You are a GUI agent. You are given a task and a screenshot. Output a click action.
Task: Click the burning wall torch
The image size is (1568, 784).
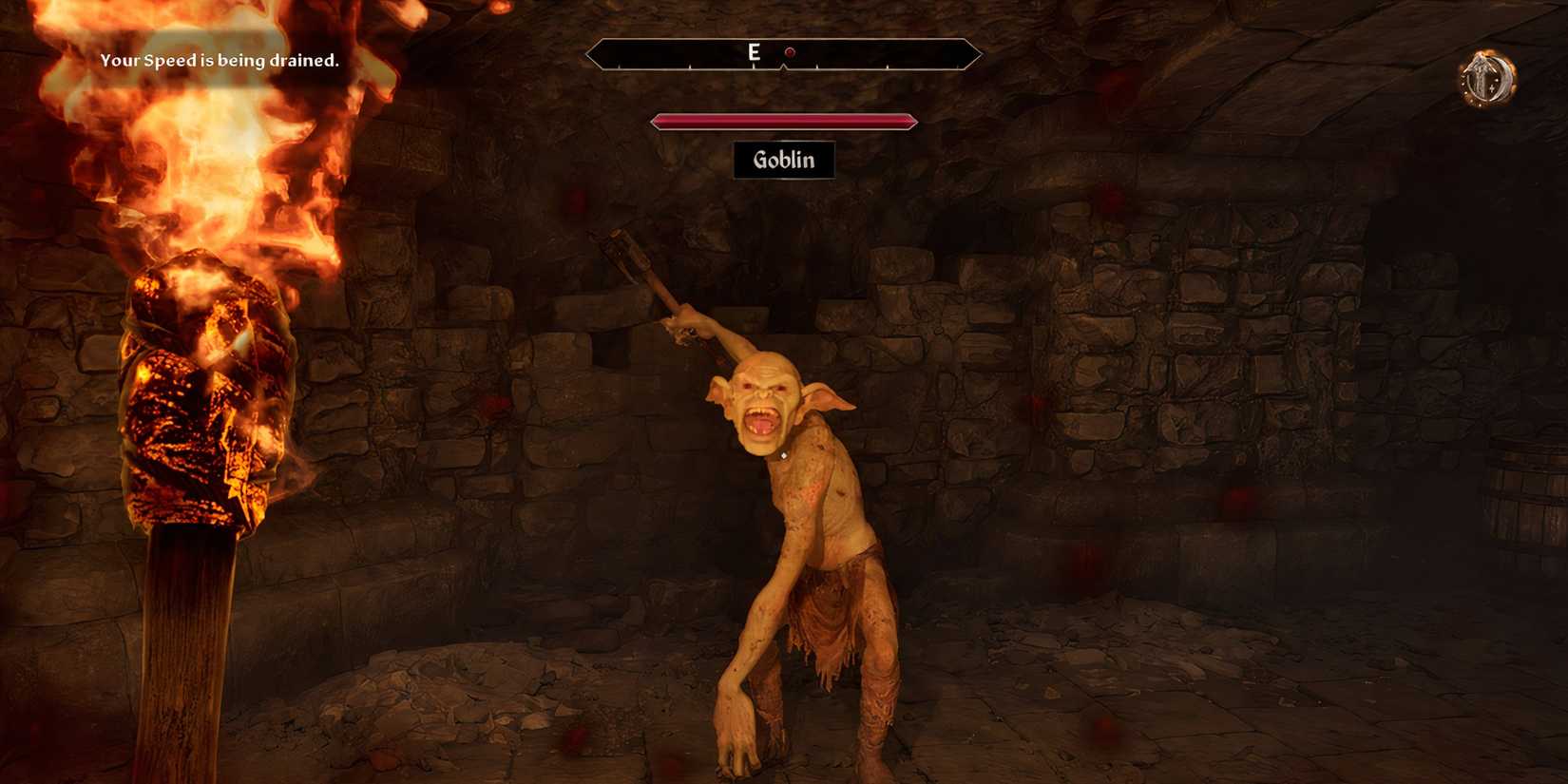coord(200,399)
